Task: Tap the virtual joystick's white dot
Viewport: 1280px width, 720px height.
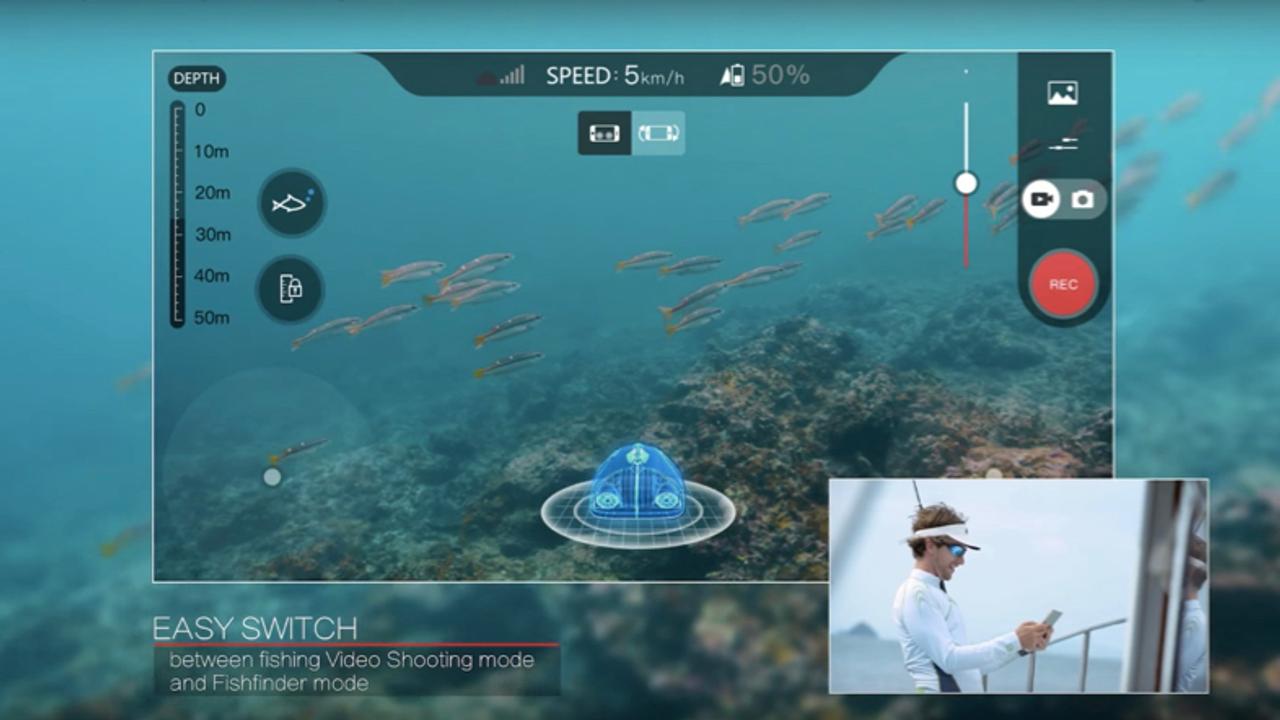Action: click(272, 477)
